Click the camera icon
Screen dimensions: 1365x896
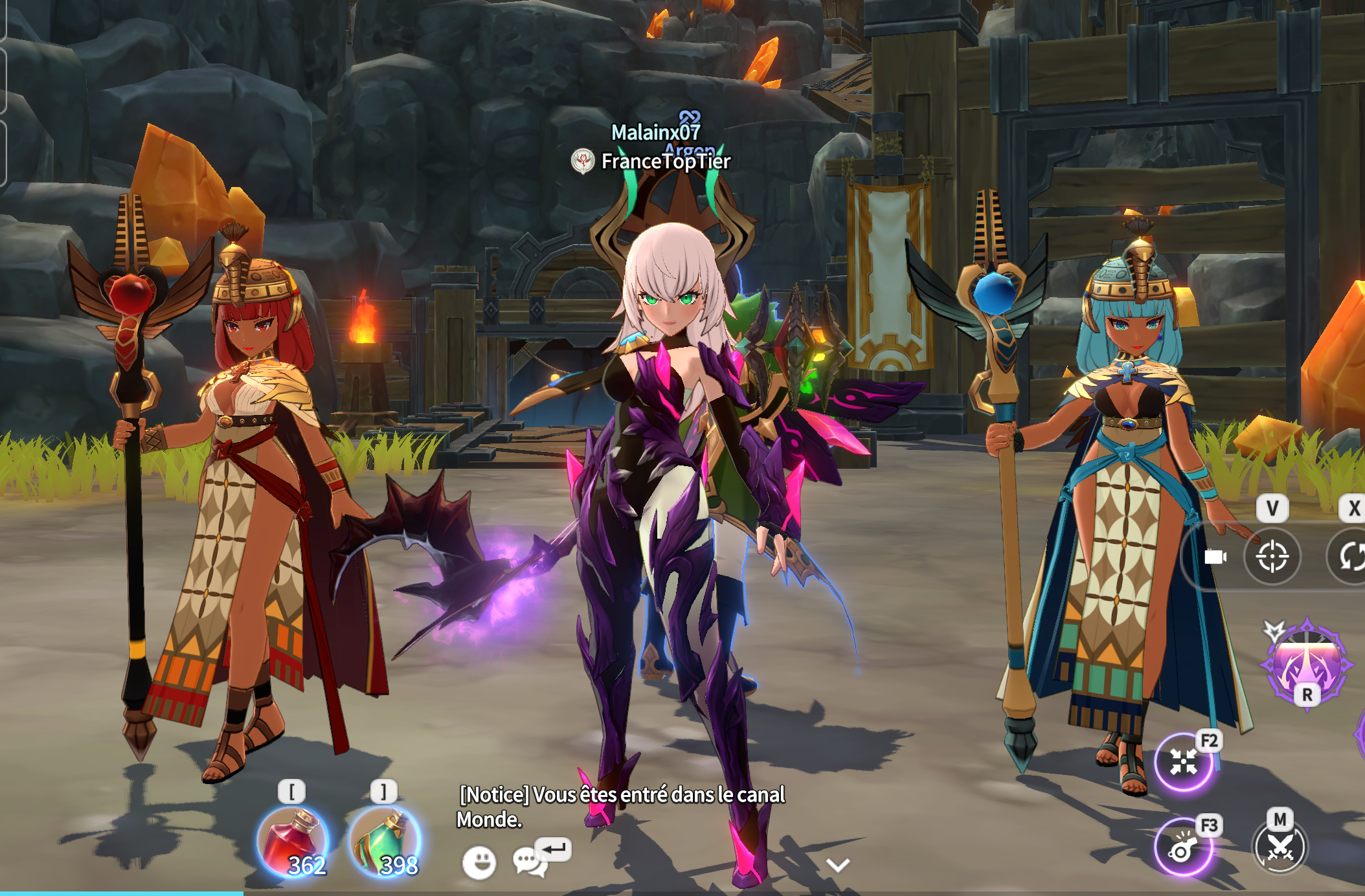[1215, 557]
